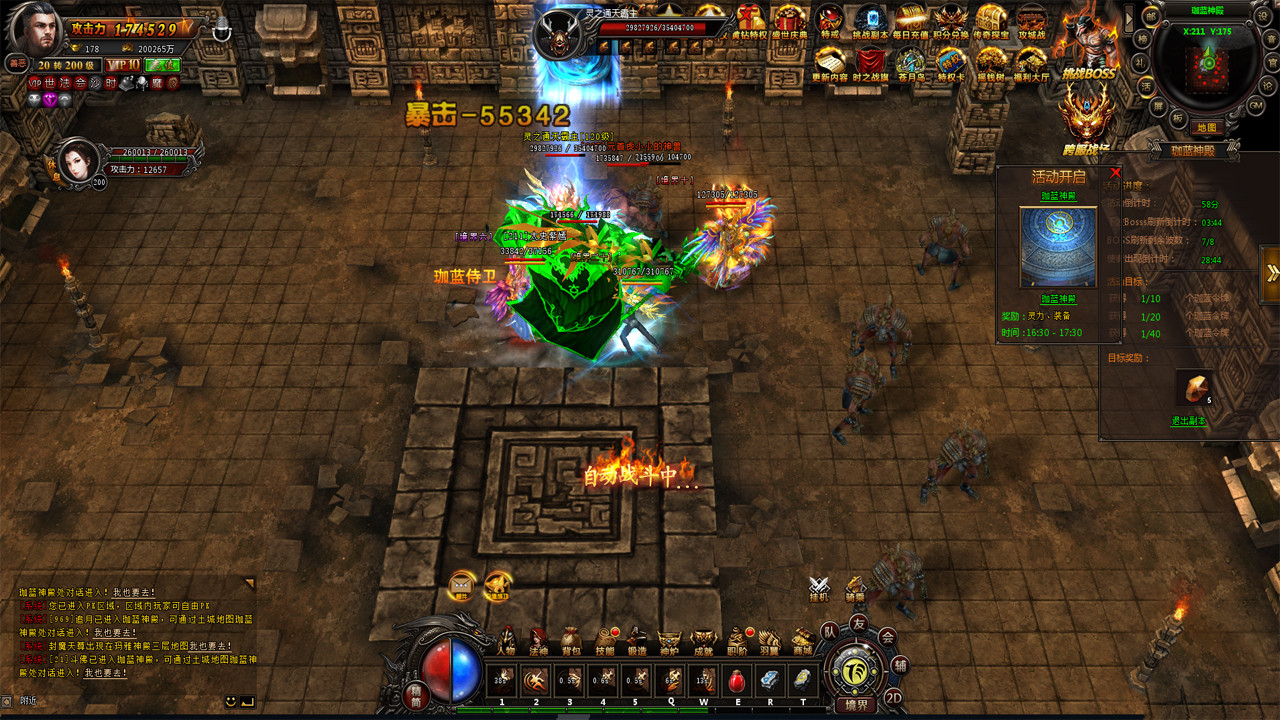Collapse the activity panel with the chevron arrow
The width and height of the screenshot is (1280, 720).
1273,270
